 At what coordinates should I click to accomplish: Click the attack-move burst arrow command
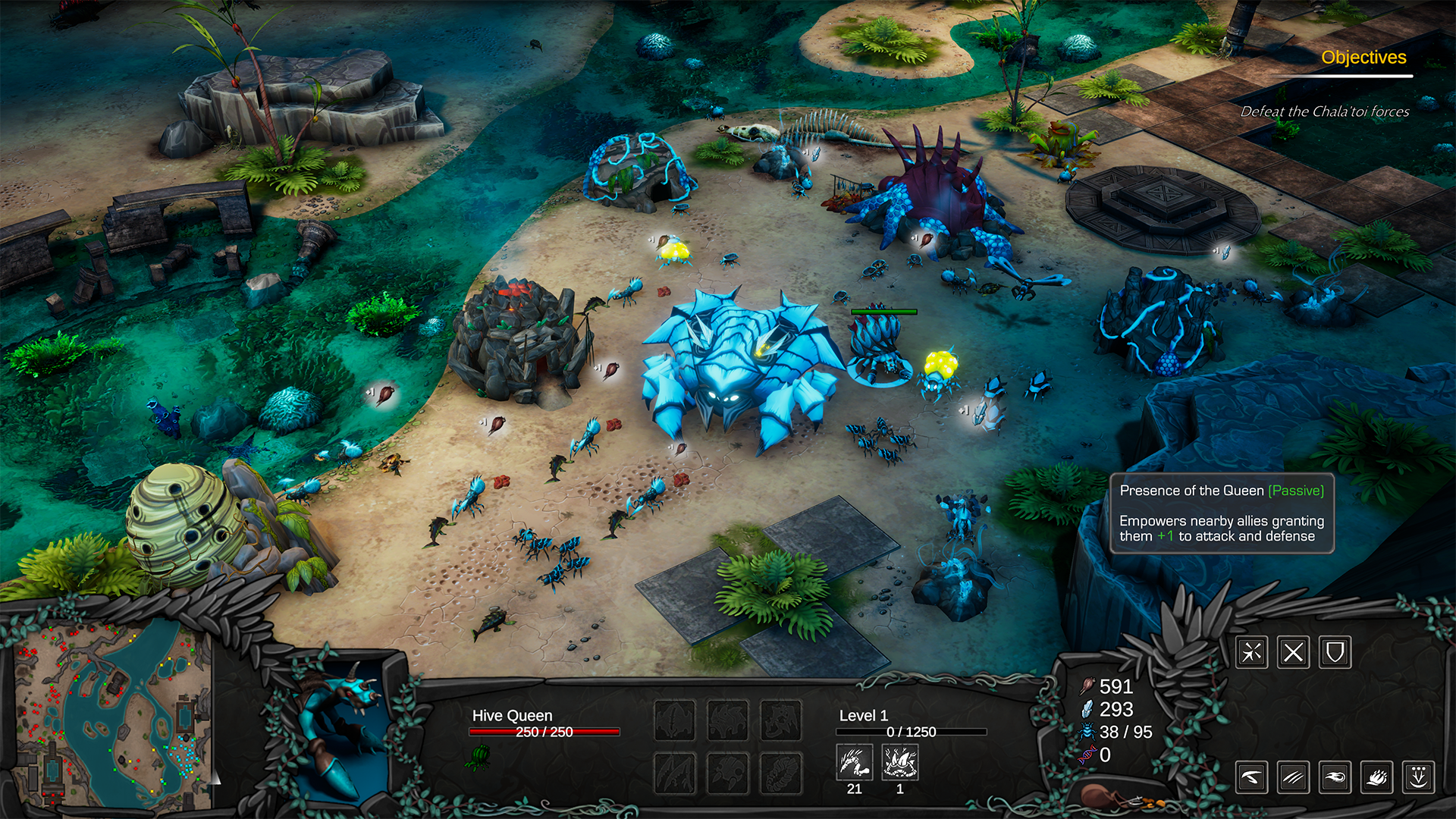[1252, 652]
